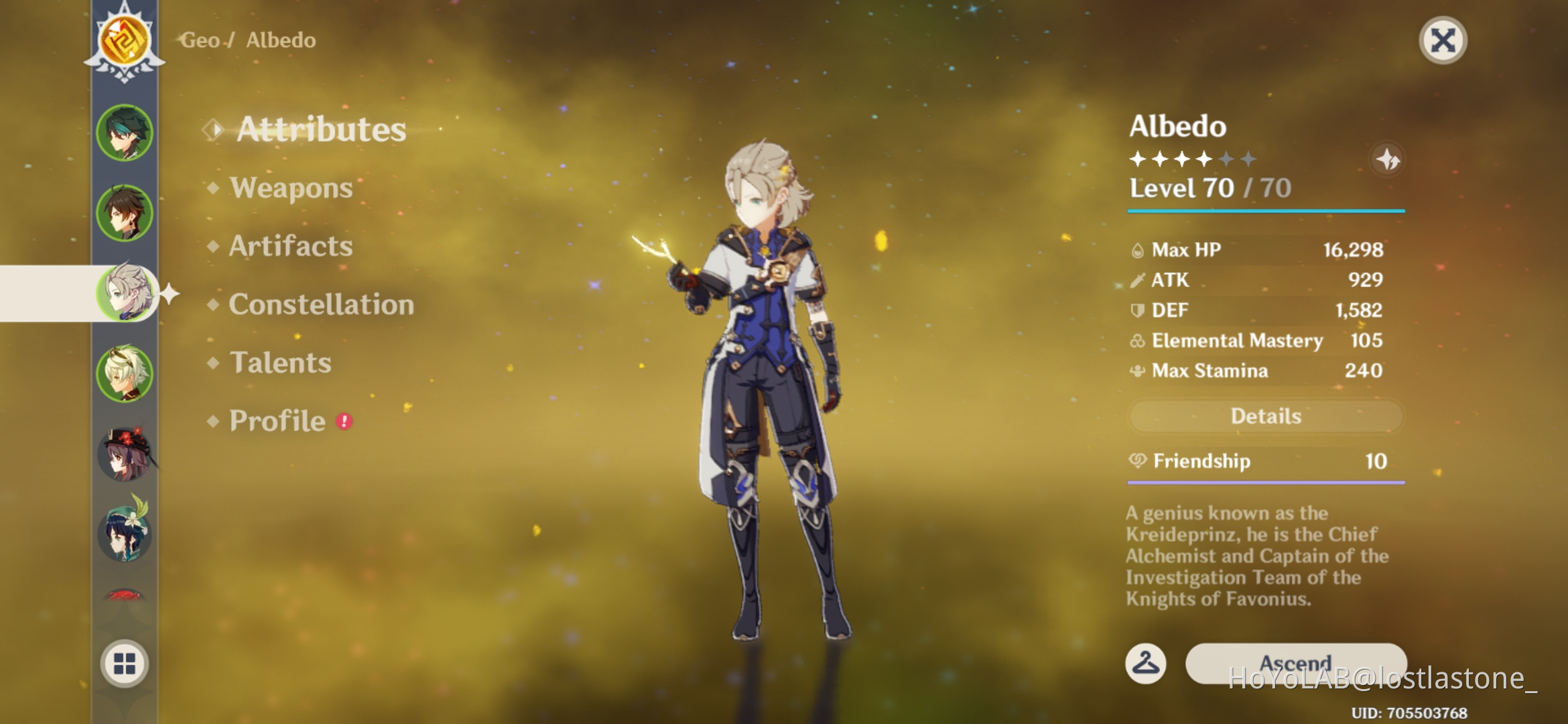1568x724 pixels.
Task: Activate the quick travel lightning icon near the stars
Action: pos(1388,159)
